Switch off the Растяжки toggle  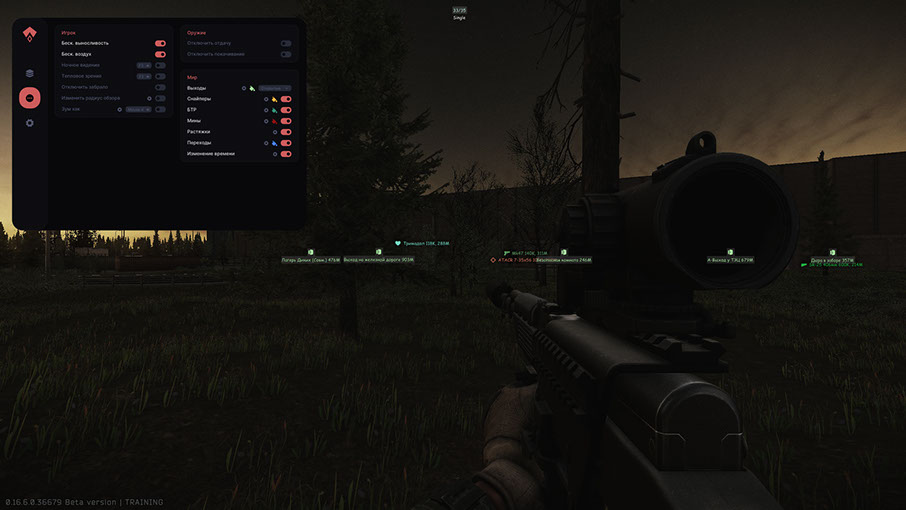click(x=286, y=132)
